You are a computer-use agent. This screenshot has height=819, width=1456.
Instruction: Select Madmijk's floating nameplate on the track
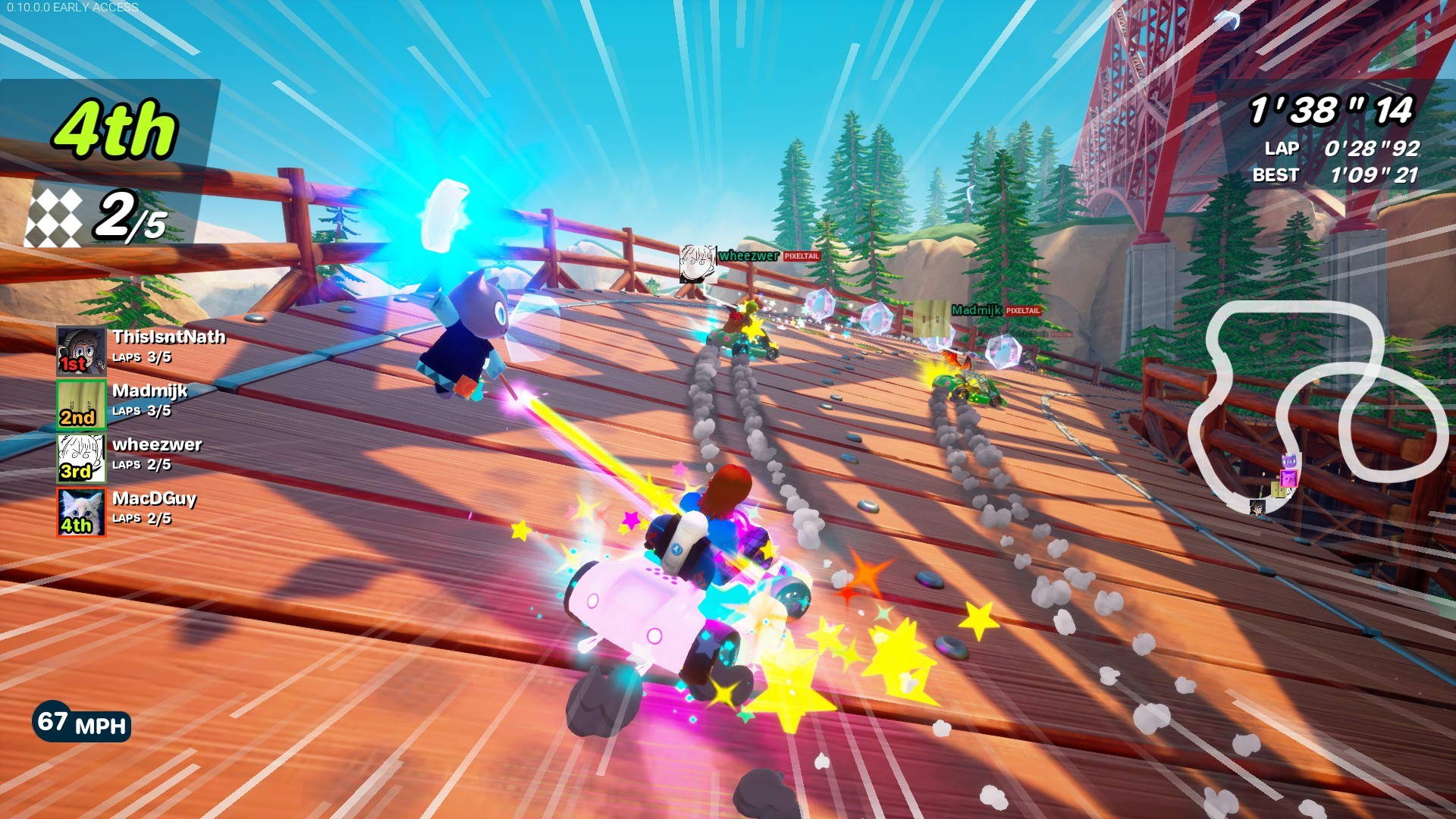[x=977, y=309]
